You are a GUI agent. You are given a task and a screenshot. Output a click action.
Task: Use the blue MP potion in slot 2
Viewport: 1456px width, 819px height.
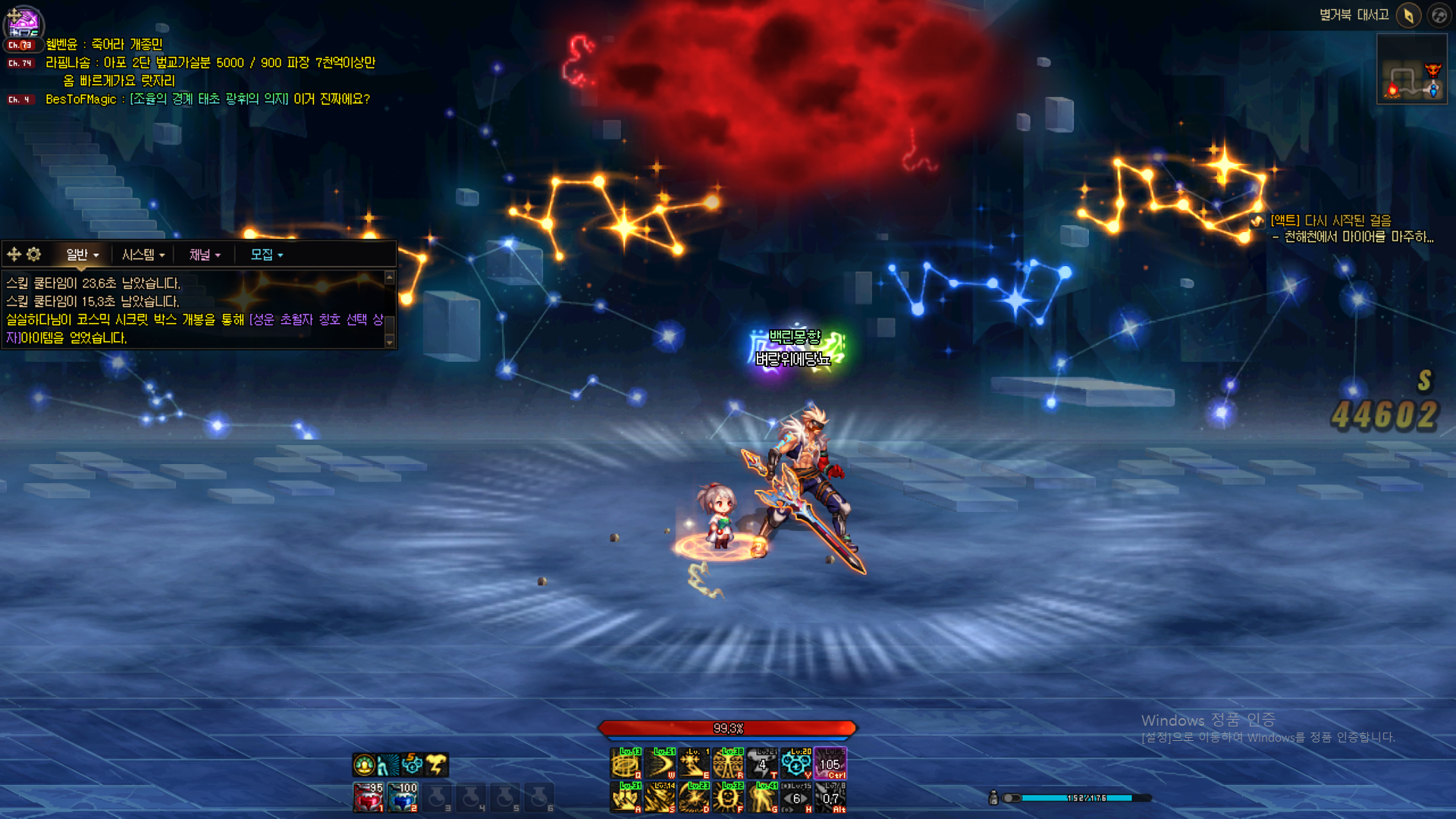(403, 797)
